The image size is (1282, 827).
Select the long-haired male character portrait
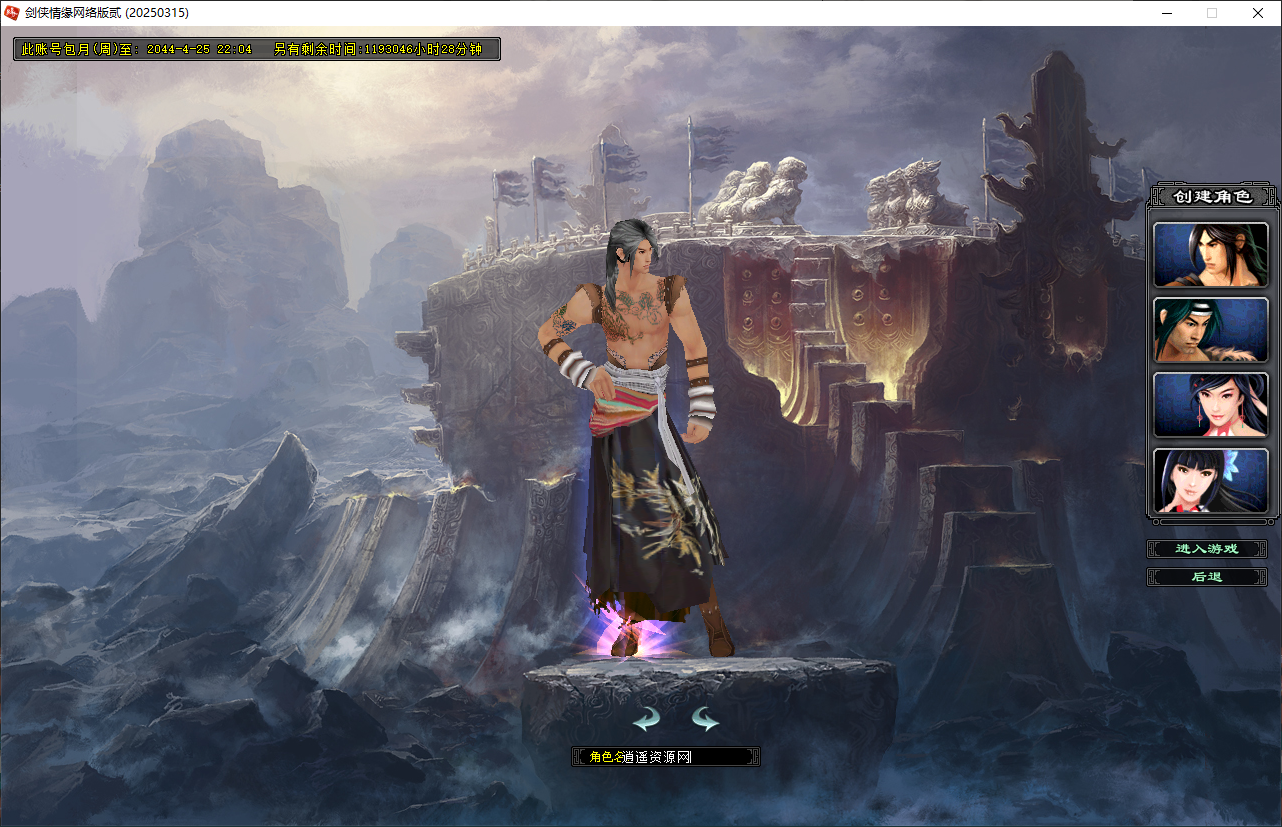tap(1210, 255)
